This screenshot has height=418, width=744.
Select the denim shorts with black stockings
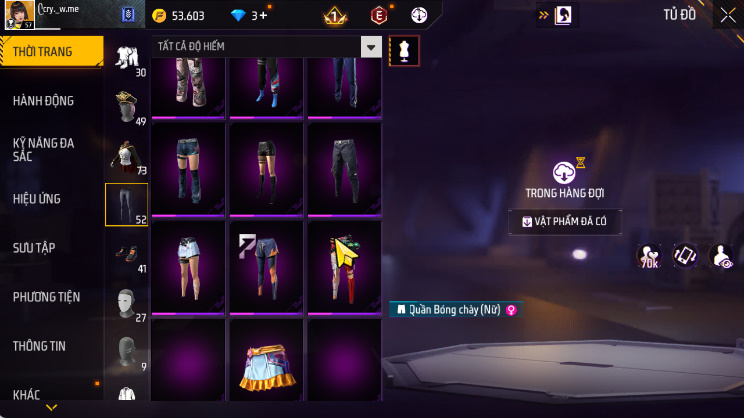pos(188,167)
